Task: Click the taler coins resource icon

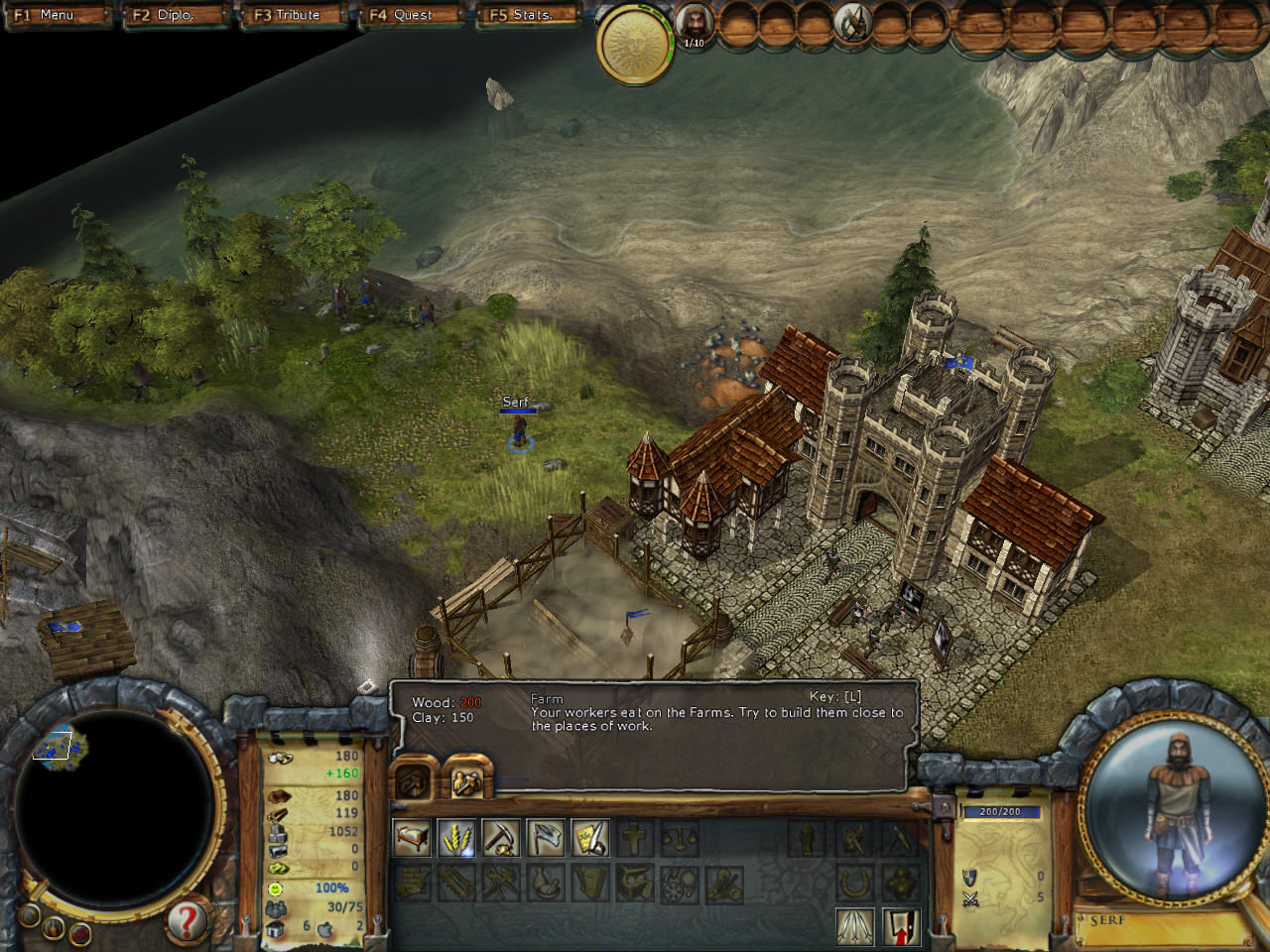Action: pos(279,760)
